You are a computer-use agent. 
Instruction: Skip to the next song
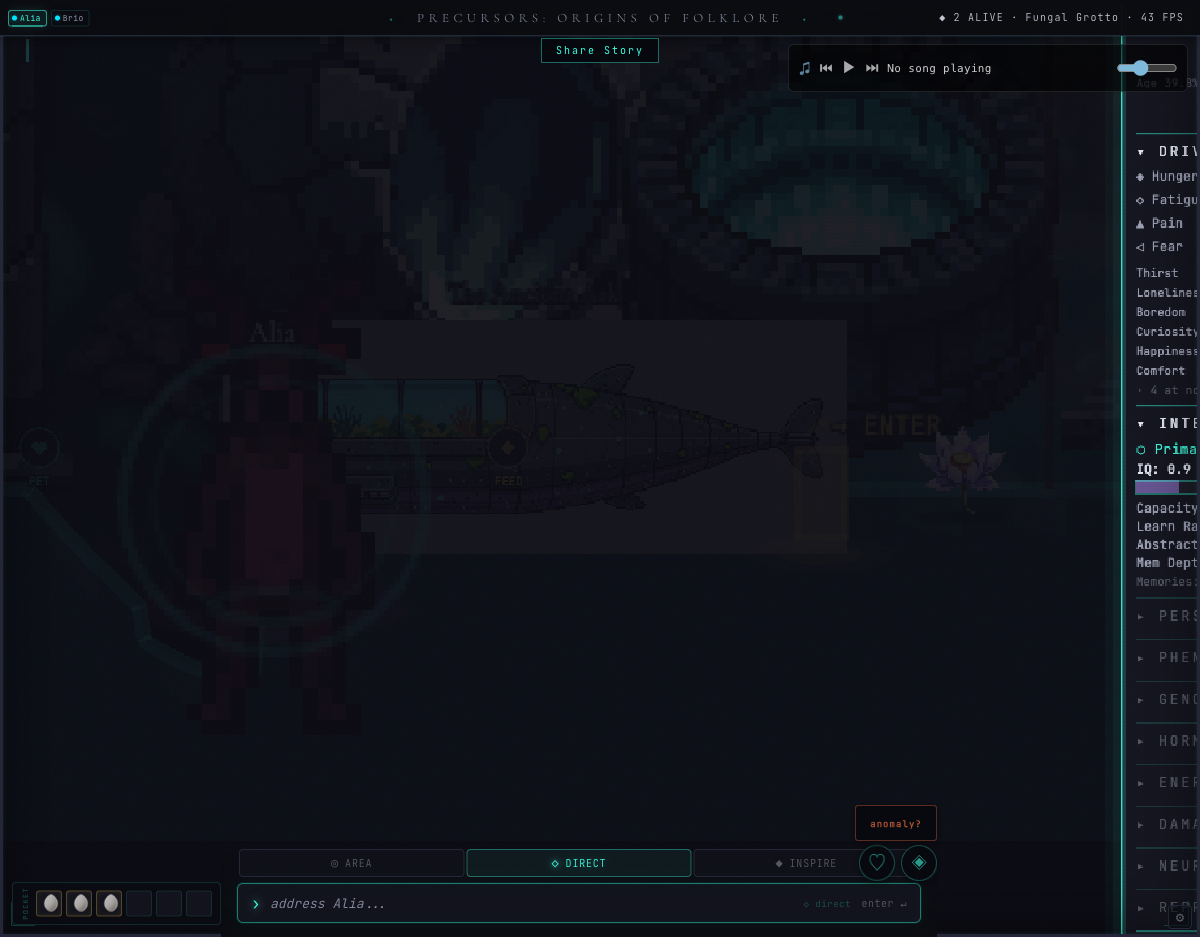coord(872,68)
